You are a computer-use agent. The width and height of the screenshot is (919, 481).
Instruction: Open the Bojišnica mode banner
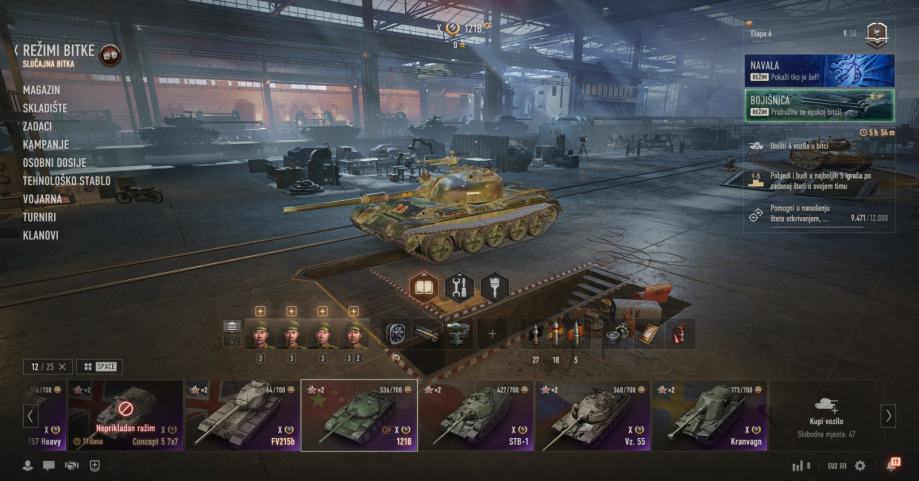[819, 104]
